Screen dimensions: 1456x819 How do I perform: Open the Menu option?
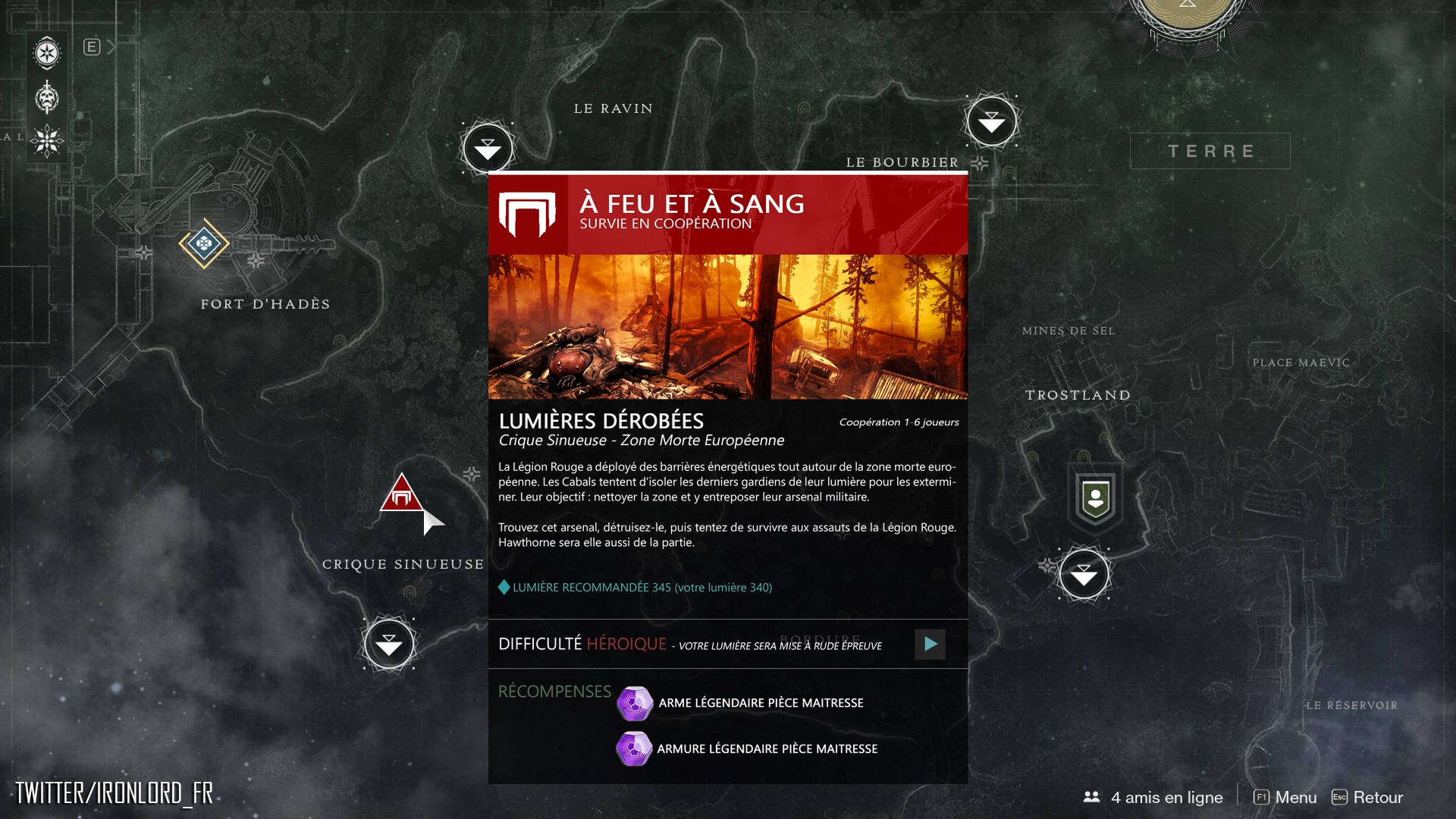[x=1286, y=797]
